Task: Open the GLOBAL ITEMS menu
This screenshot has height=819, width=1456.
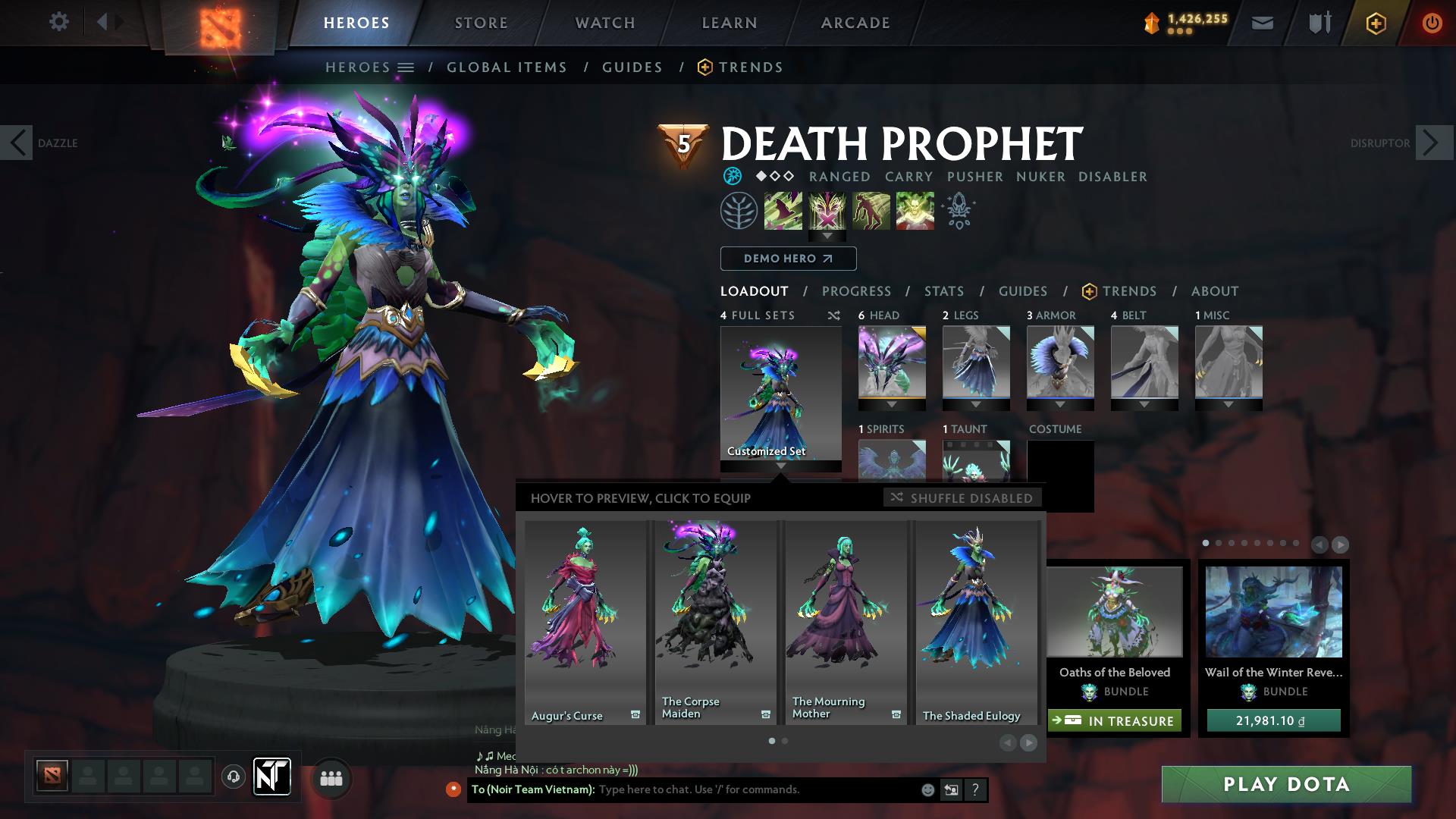Action: 507,67
